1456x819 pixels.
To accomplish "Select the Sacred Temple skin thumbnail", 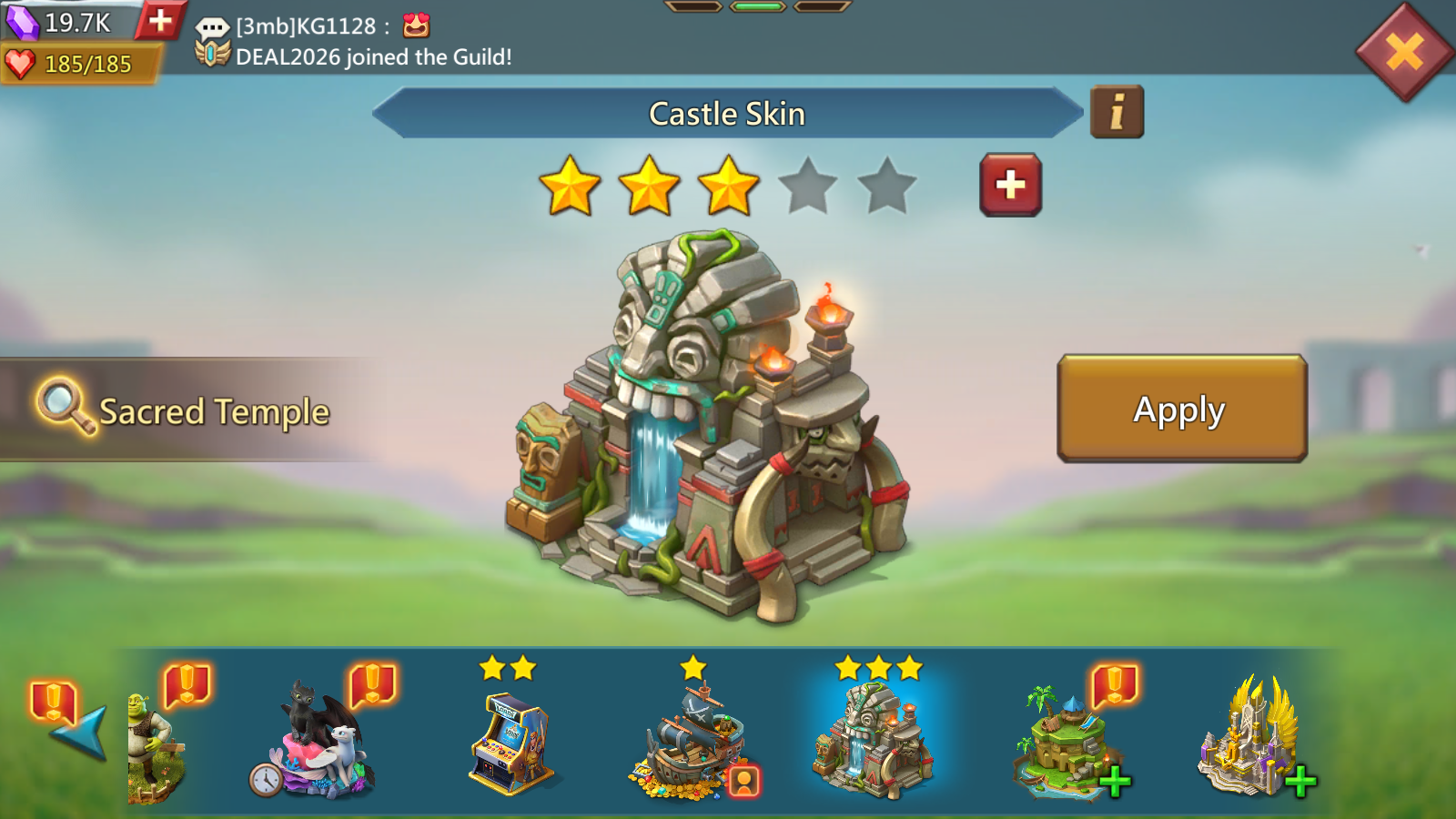I will pyautogui.click(x=875, y=741).
